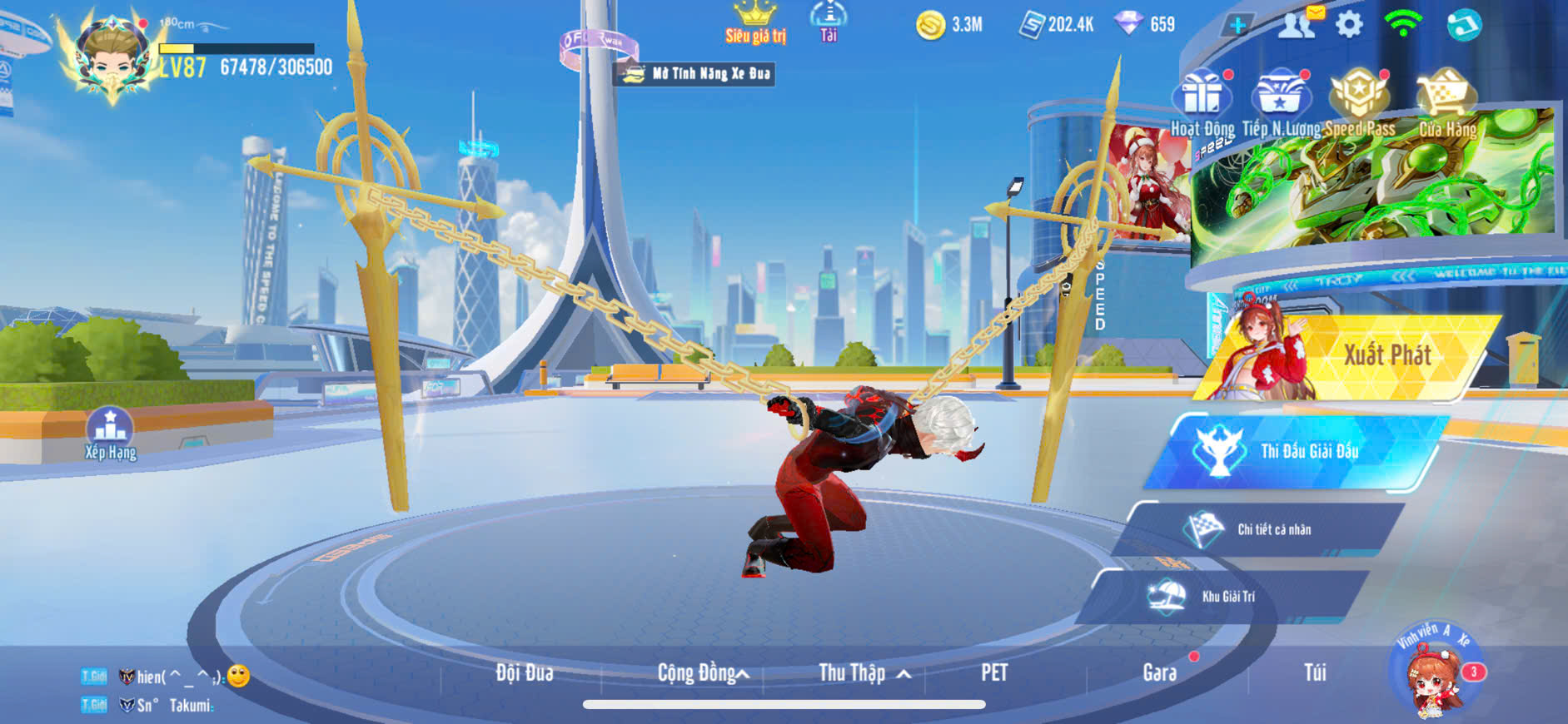The height and width of the screenshot is (724, 1568).
Task: Expand the Cộng Đồng community menu
Action: point(702,672)
